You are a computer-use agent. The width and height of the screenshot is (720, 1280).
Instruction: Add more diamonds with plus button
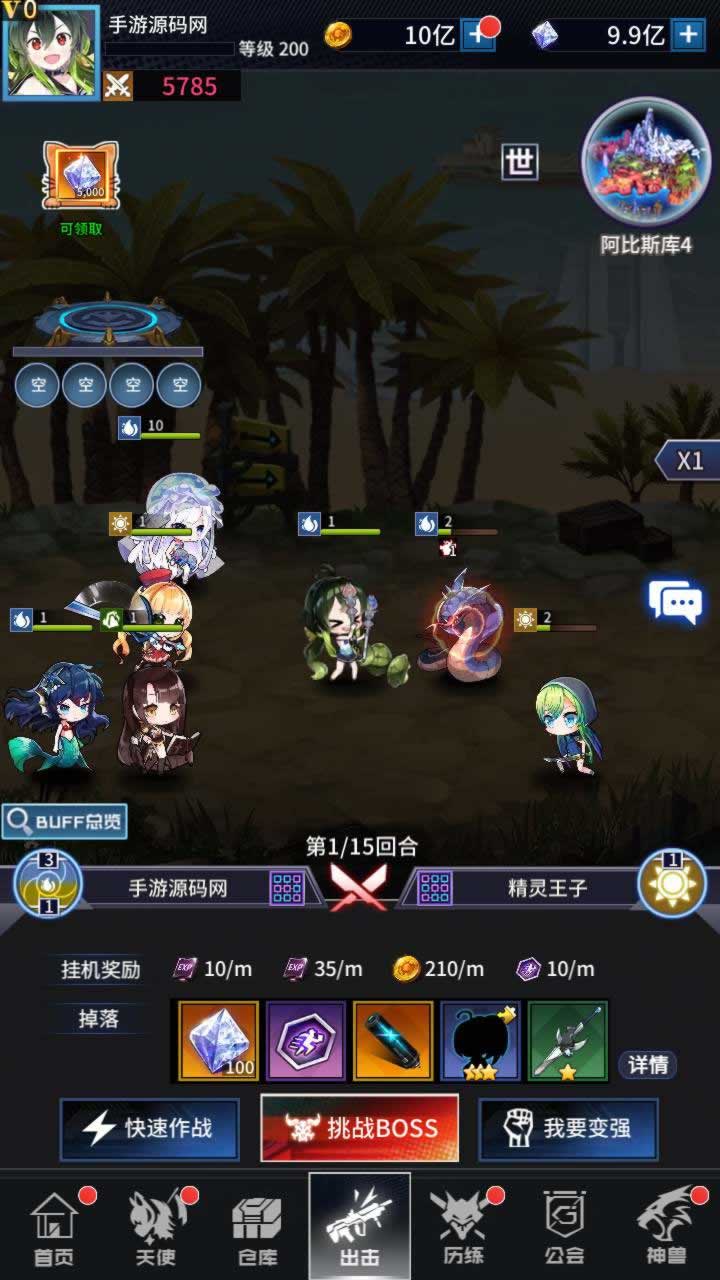[x=688, y=36]
